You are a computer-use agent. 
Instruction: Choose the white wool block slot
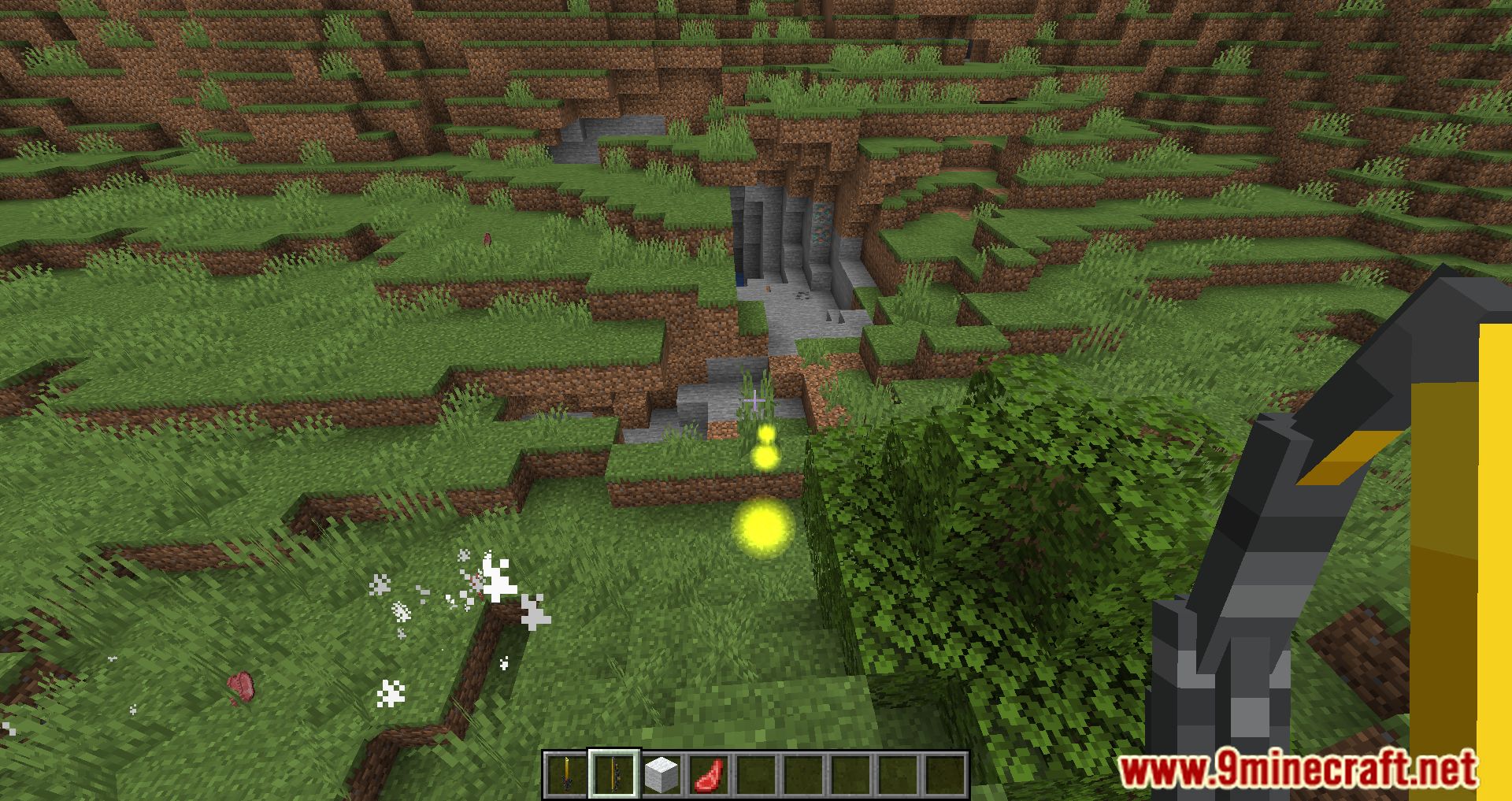click(661, 774)
